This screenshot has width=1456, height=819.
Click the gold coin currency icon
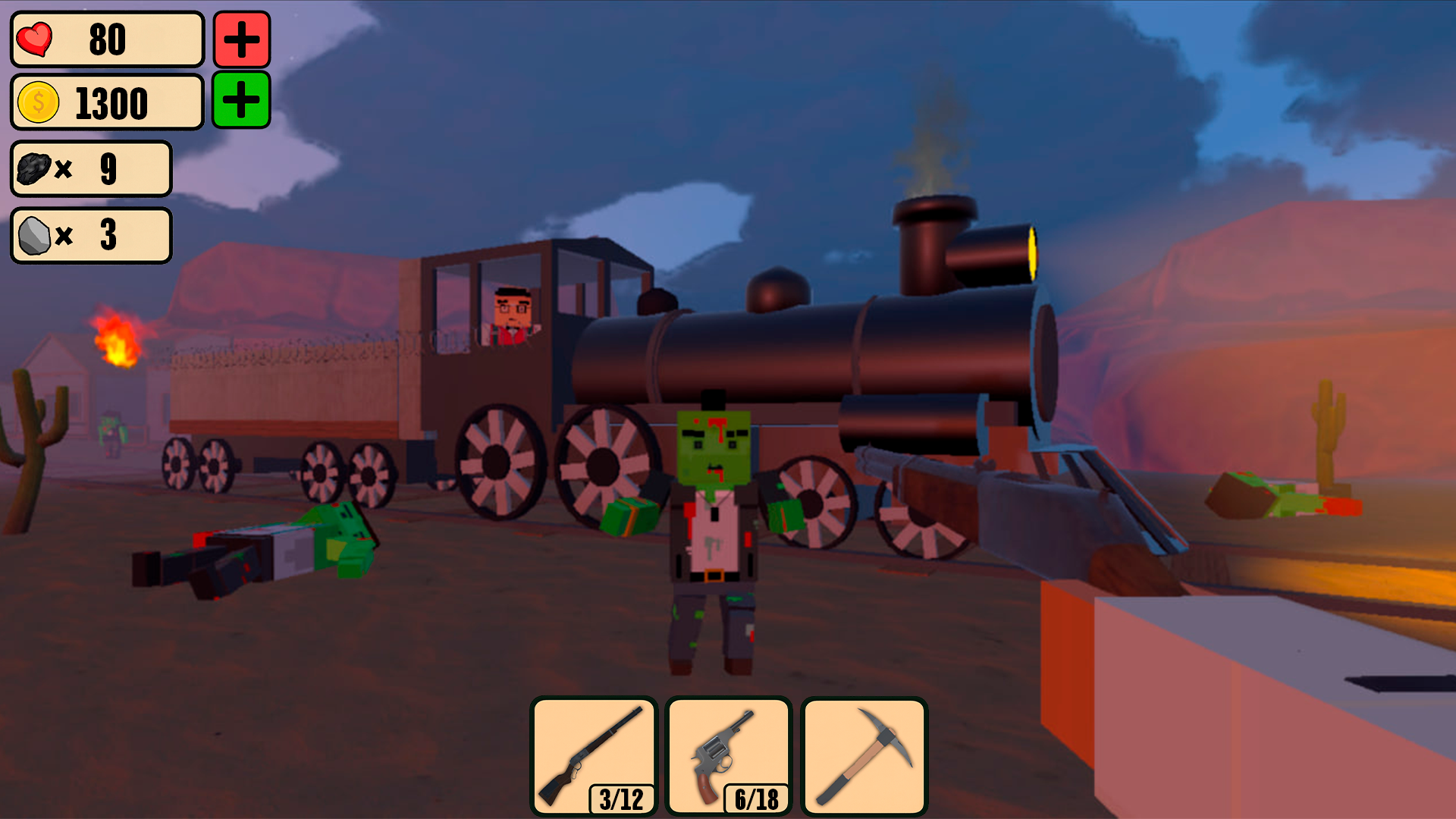(x=39, y=103)
